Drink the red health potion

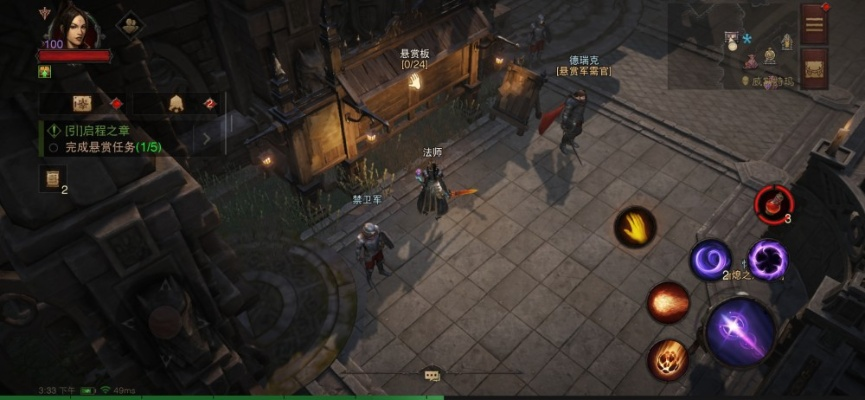tap(773, 203)
